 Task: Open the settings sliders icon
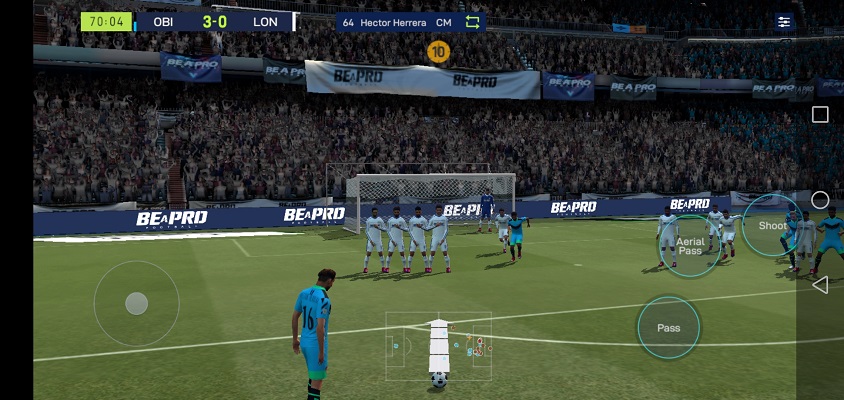784,21
